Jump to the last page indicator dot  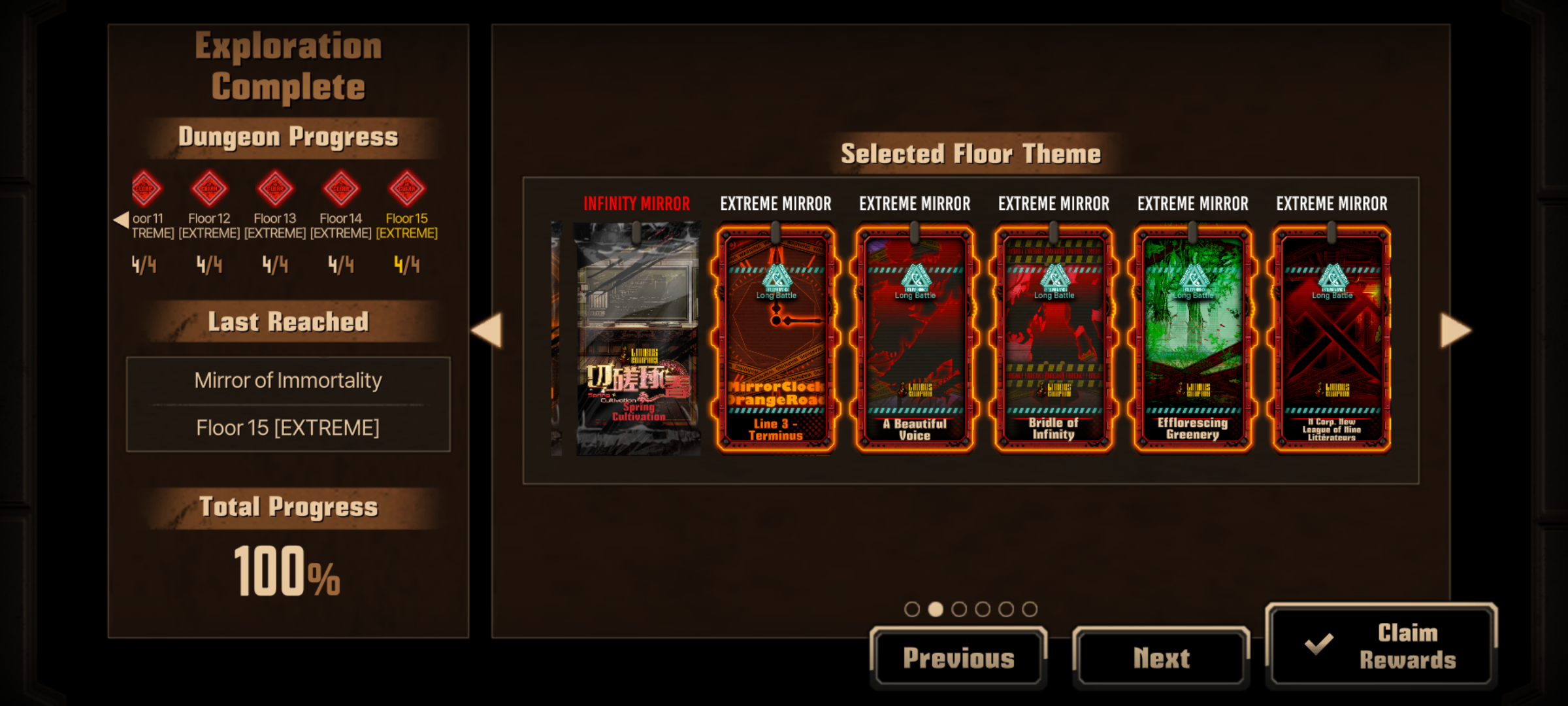pyautogui.click(x=1030, y=609)
